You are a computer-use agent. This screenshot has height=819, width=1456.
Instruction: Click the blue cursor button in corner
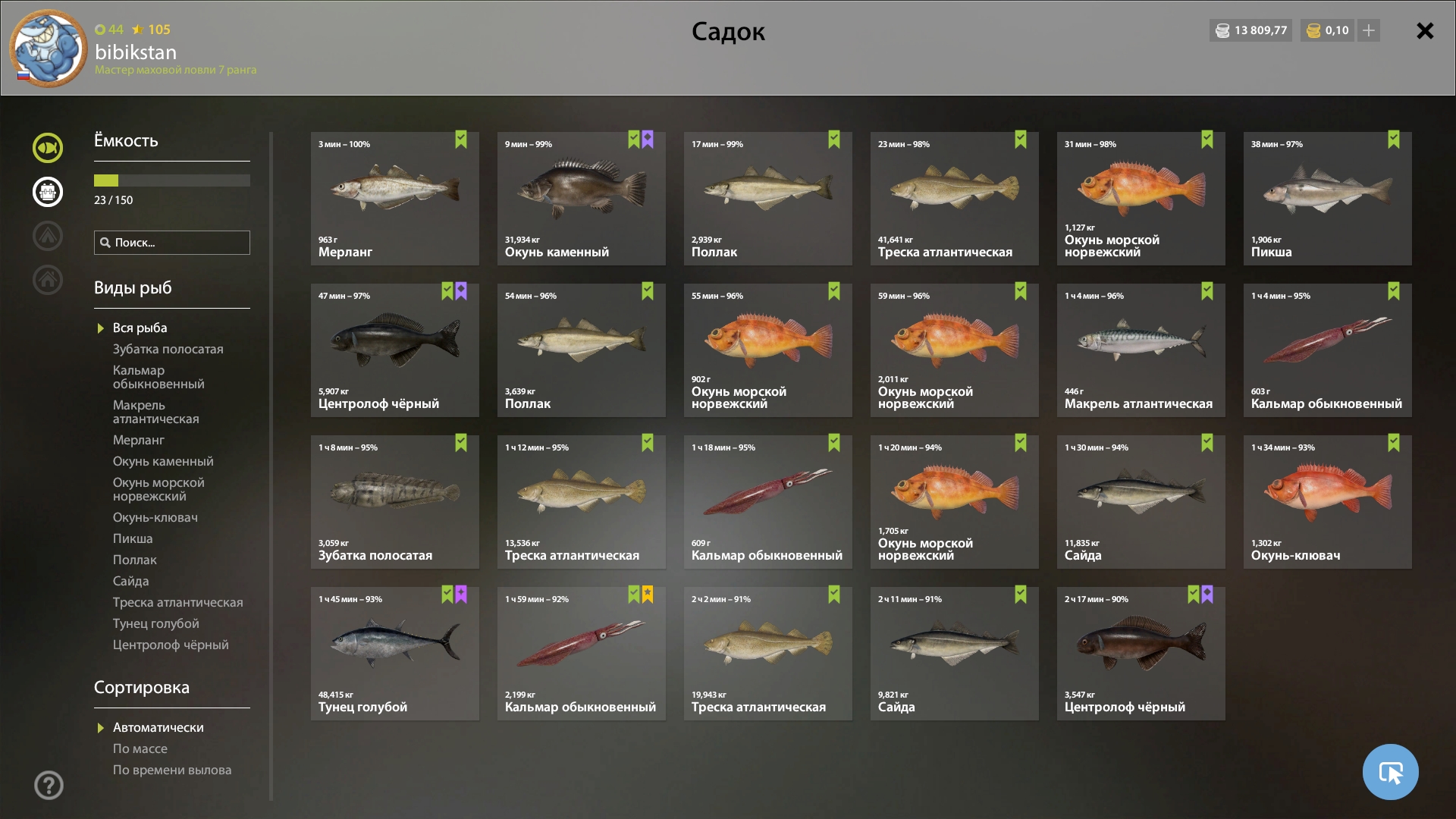click(1390, 772)
